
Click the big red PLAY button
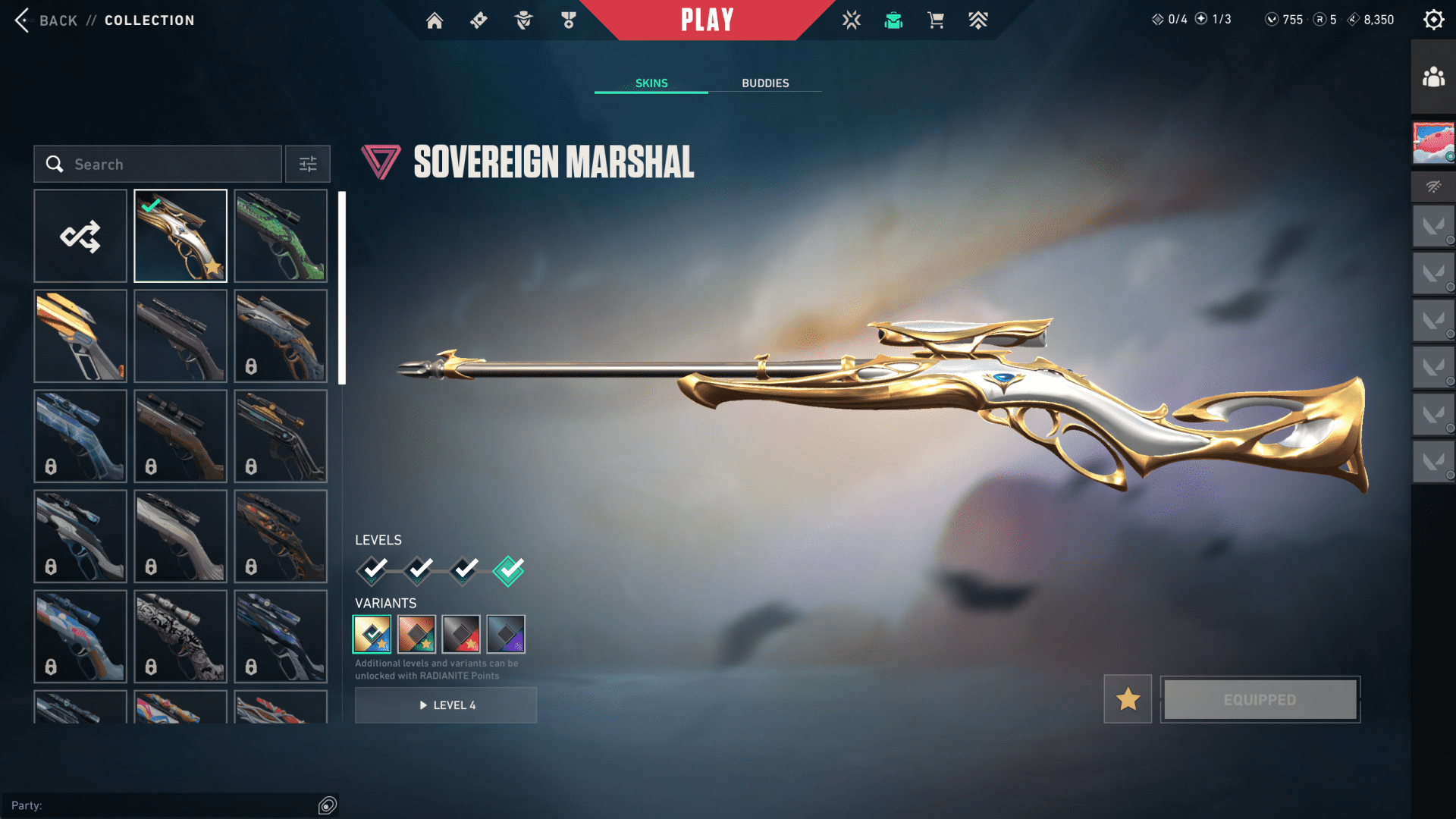[x=707, y=20]
